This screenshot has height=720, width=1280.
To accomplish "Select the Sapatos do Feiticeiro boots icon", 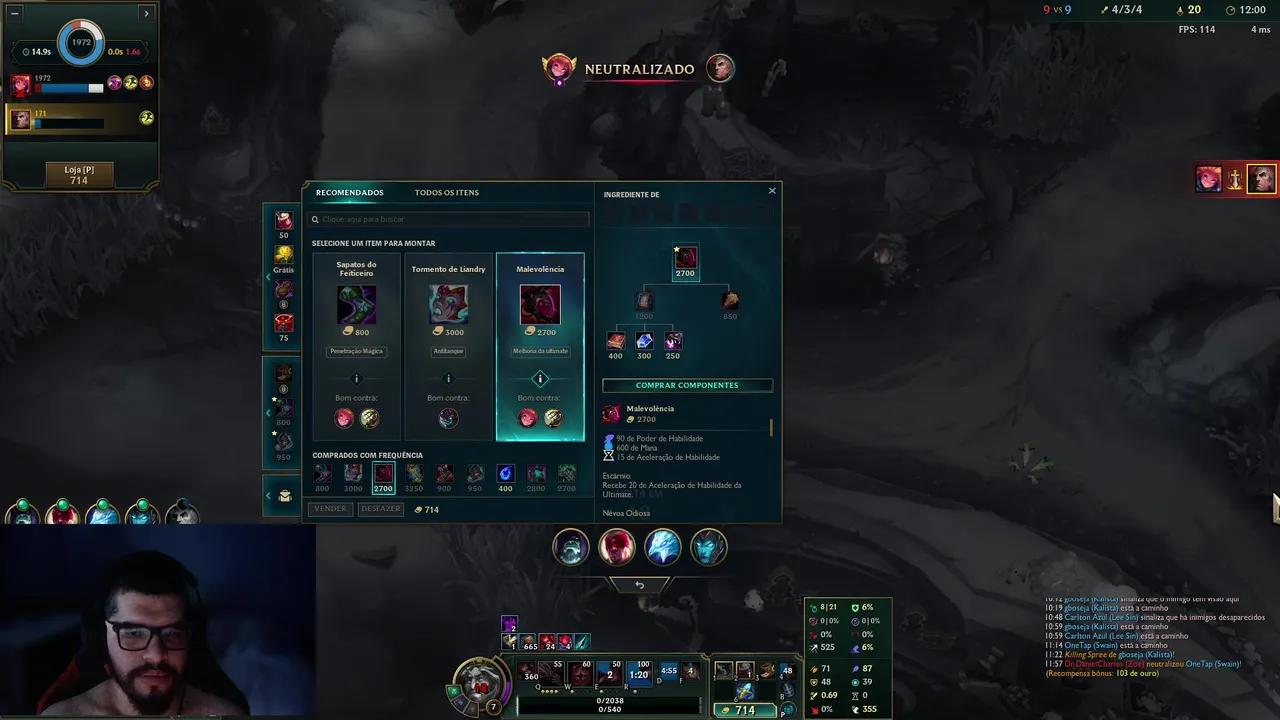I will [x=356, y=303].
